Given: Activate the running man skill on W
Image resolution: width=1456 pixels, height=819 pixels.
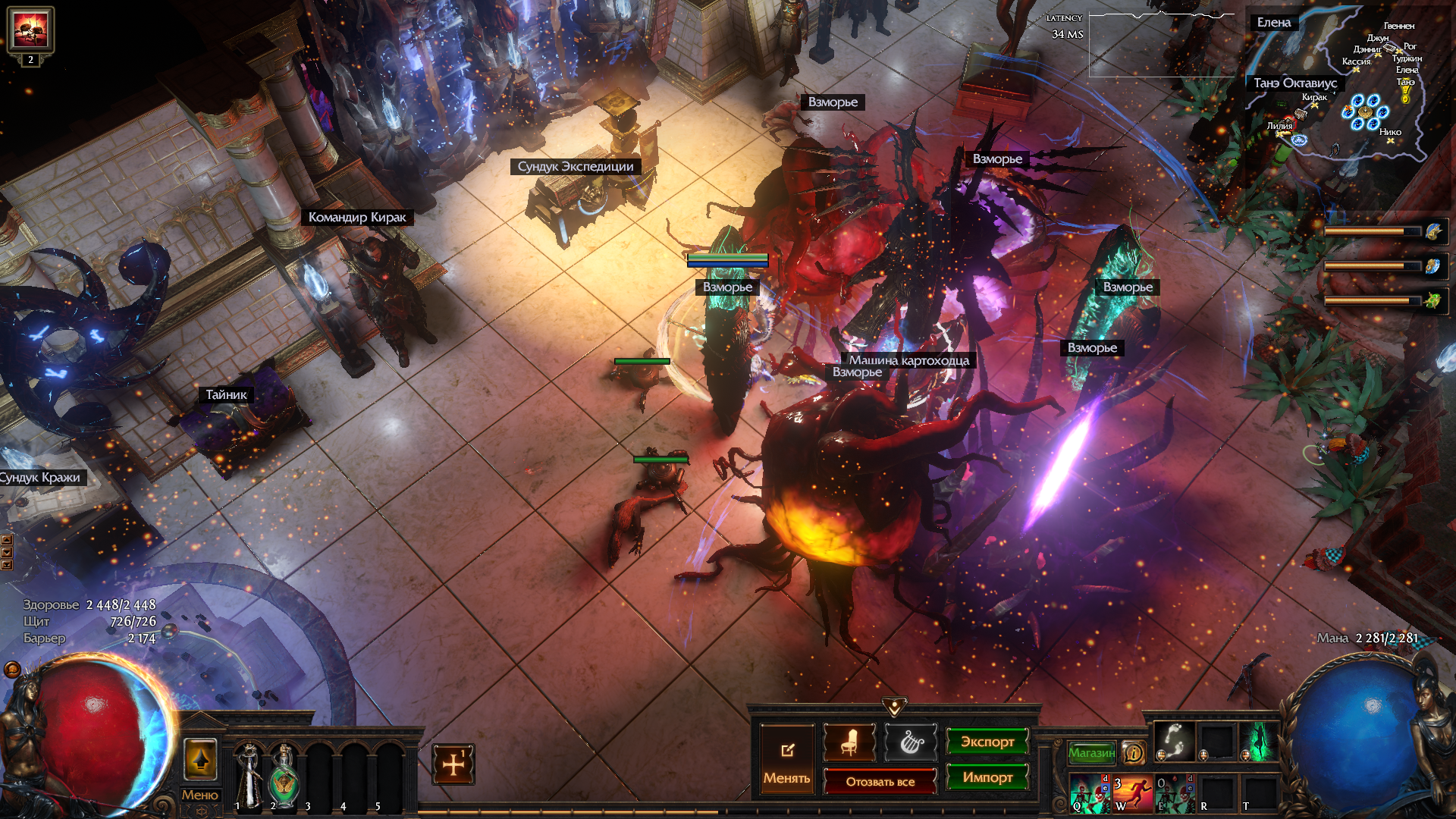Looking at the screenshot, I should click(x=1132, y=793).
